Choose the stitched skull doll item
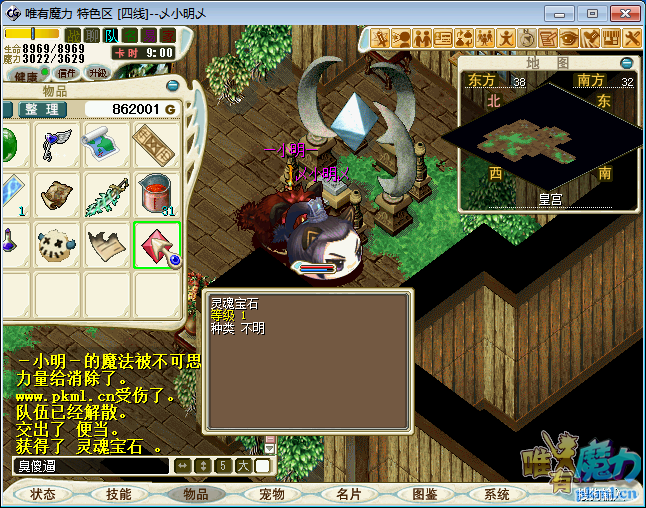 pos(58,245)
